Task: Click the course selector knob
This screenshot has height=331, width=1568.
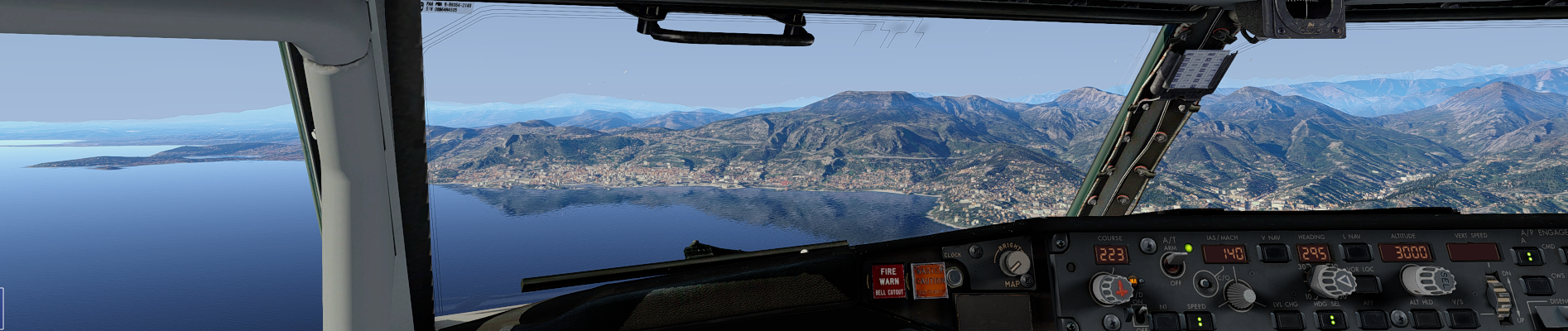Action: (x=1109, y=288)
